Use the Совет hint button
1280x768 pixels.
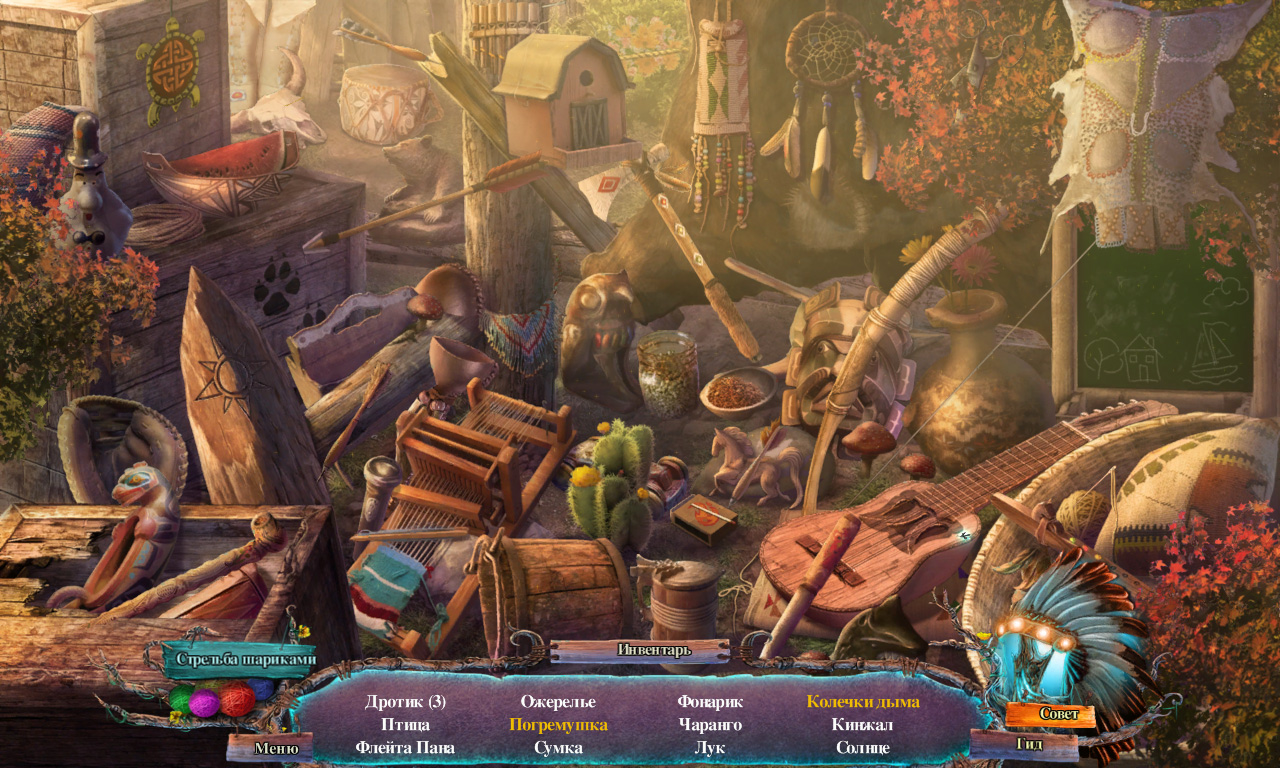pyautogui.click(x=1050, y=714)
